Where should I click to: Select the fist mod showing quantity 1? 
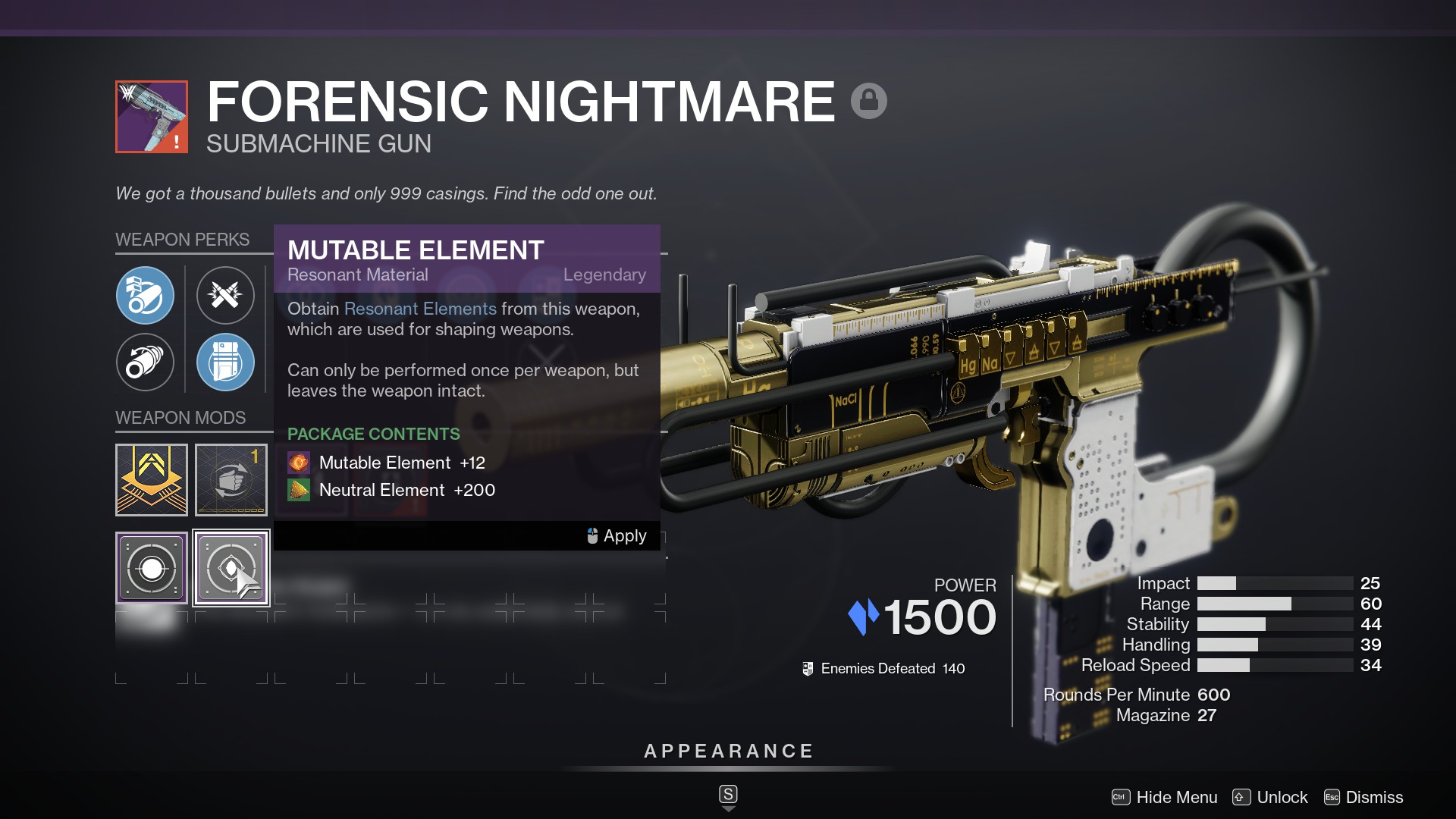(x=231, y=480)
